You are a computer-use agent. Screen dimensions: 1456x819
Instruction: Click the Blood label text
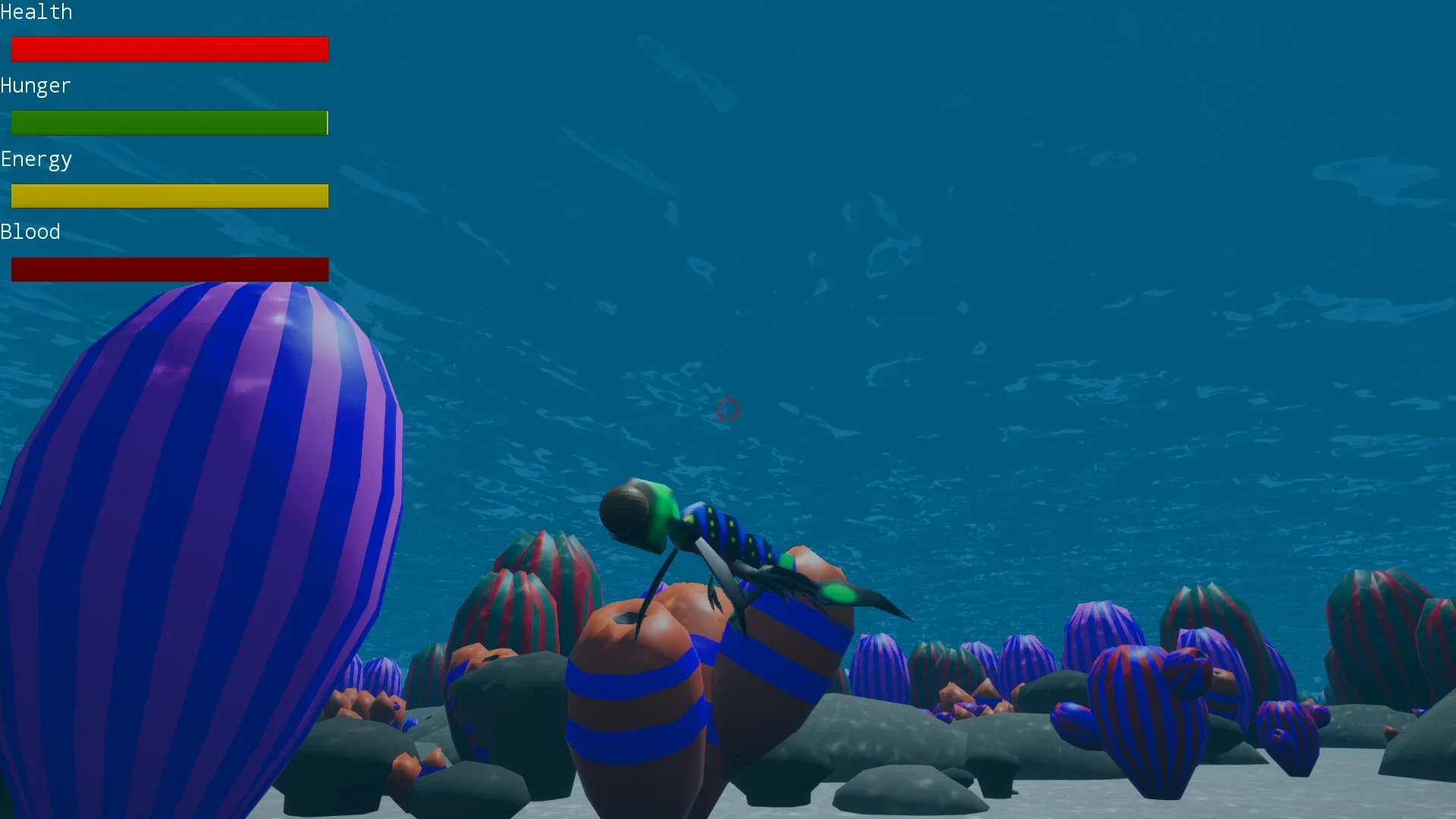(30, 231)
